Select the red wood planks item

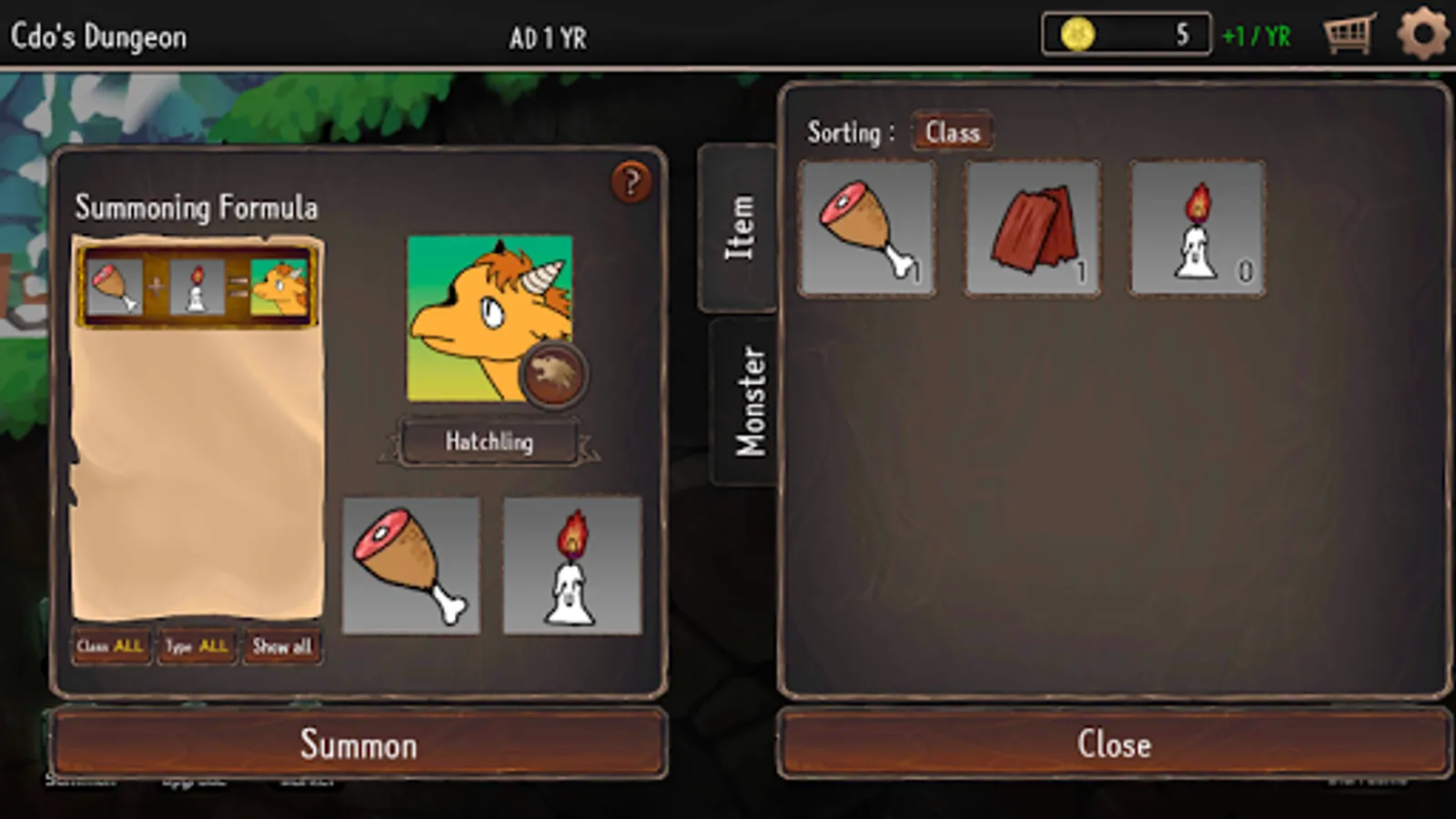1032,228
